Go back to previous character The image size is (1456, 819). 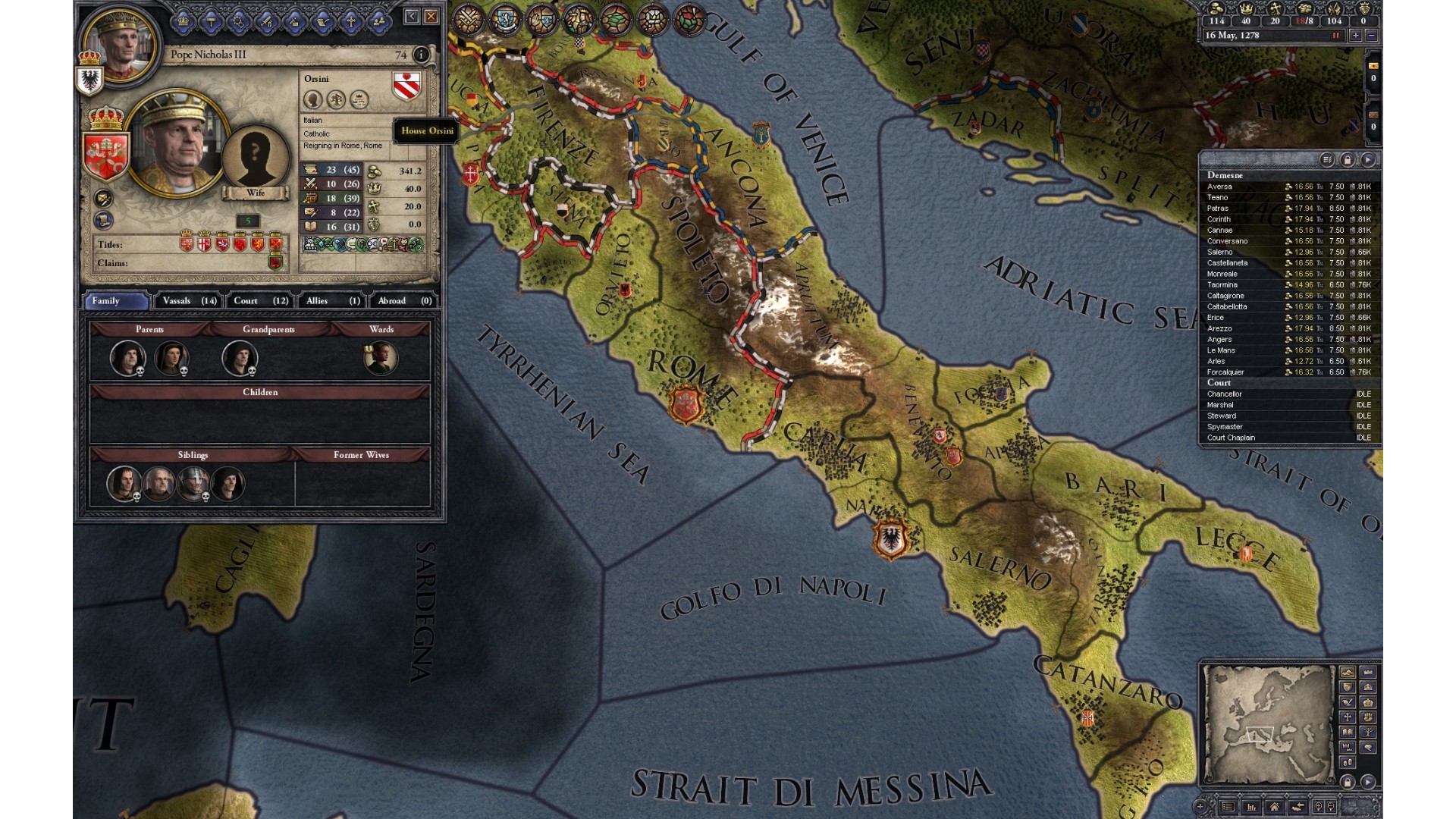point(411,16)
